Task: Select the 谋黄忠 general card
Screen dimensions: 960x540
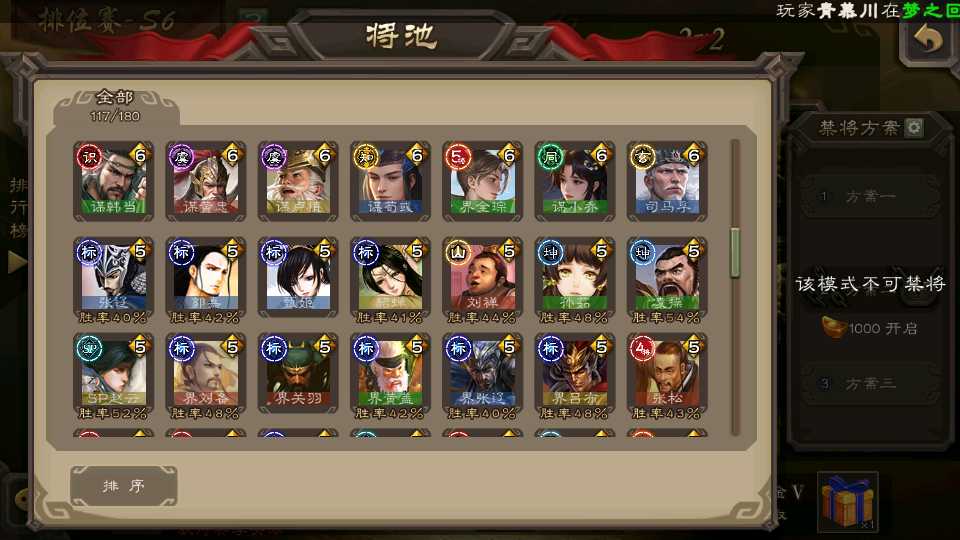Action: [x=204, y=181]
